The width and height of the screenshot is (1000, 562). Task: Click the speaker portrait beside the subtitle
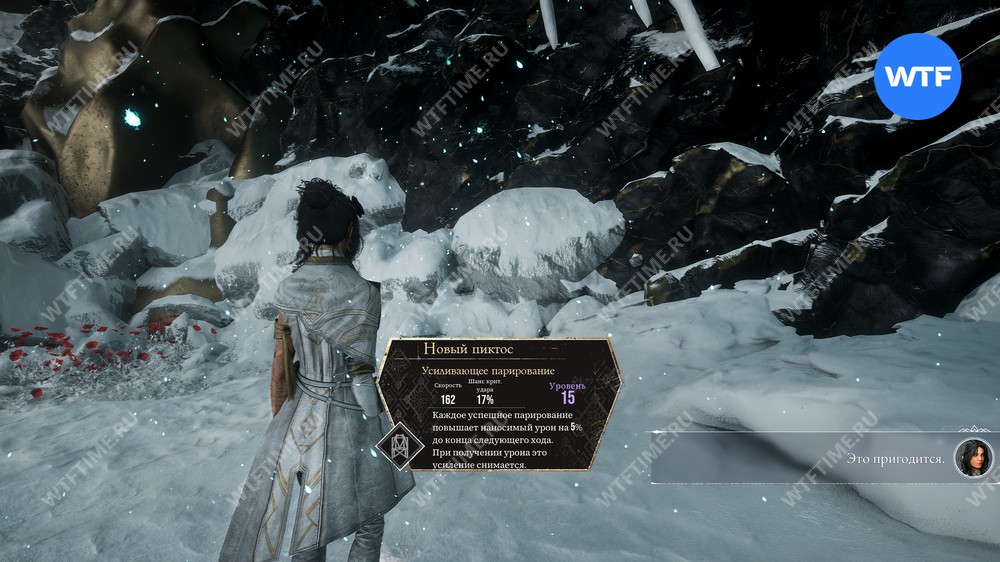(973, 458)
